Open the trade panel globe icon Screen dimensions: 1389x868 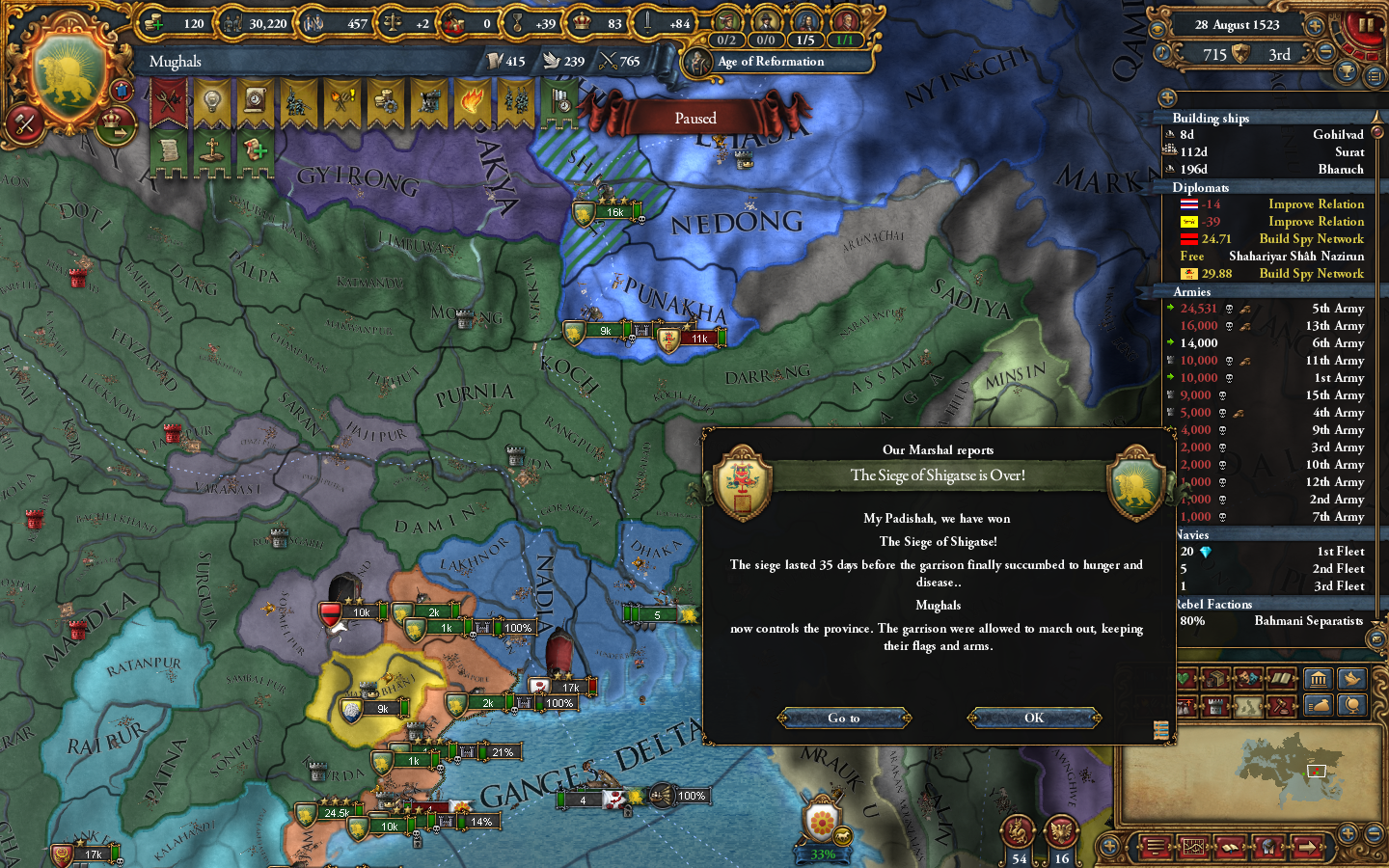[x=1352, y=706]
